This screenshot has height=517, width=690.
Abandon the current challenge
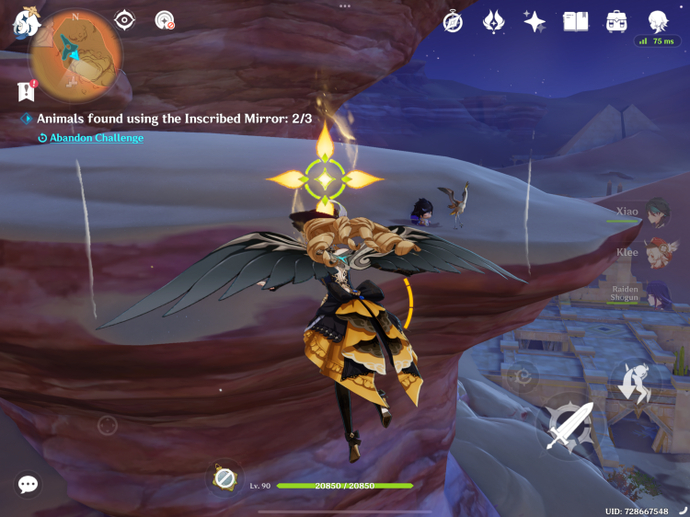(96, 138)
